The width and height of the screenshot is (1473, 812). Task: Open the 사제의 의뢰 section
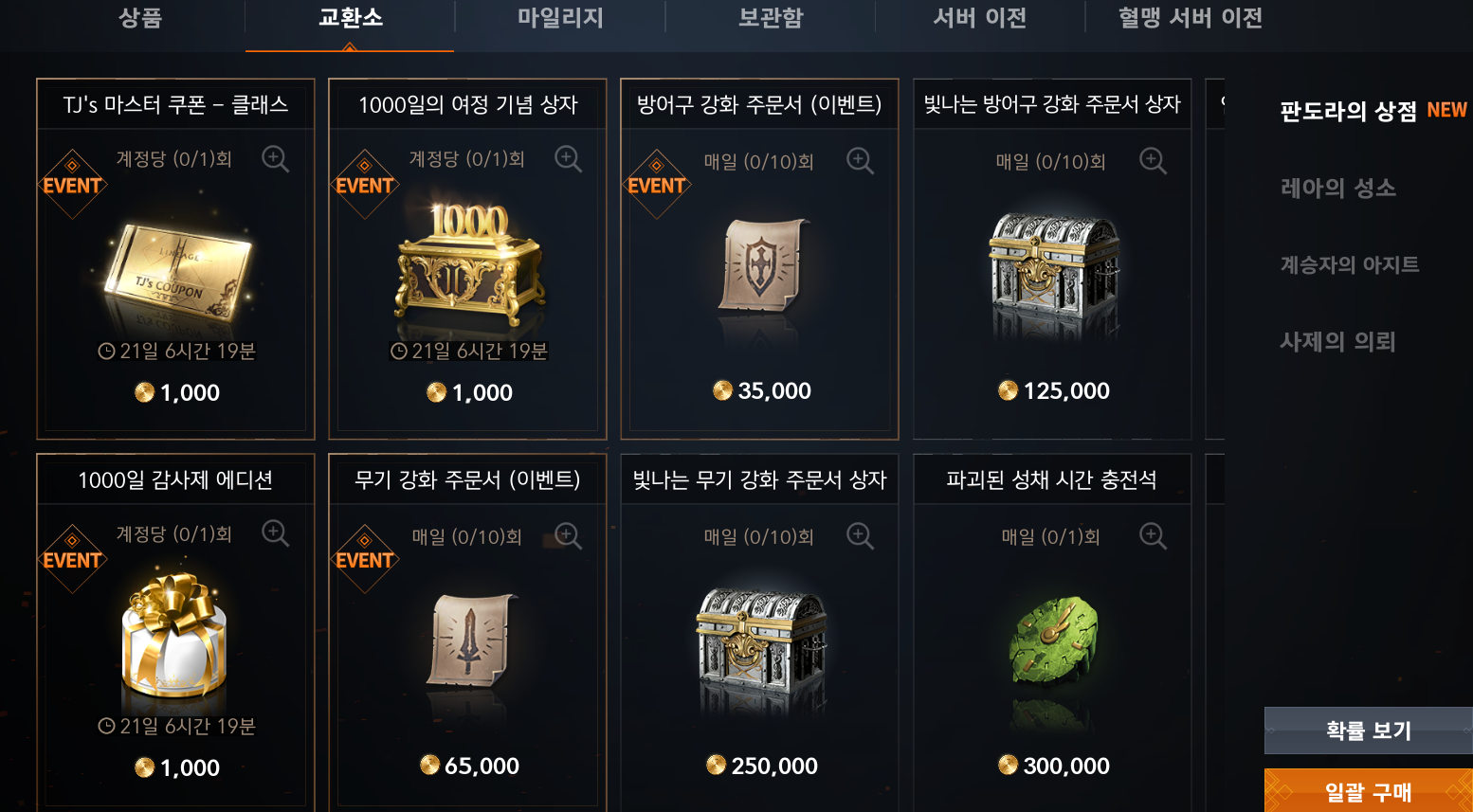pyautogui.click(x=1338, y=342)
